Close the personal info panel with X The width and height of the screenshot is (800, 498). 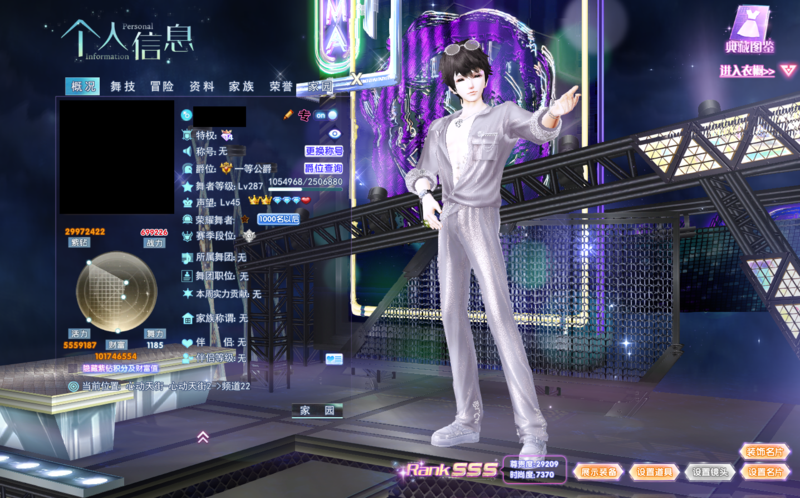tap(356, 80)
